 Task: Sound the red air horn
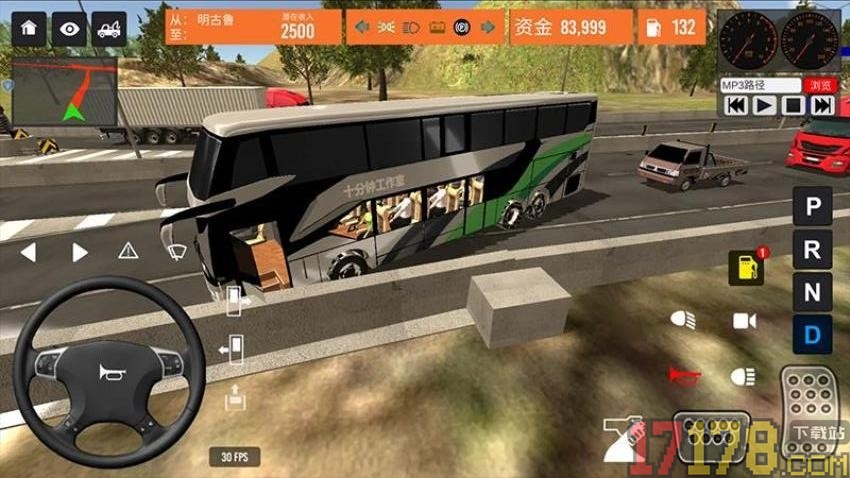click(x=686, y=376)
